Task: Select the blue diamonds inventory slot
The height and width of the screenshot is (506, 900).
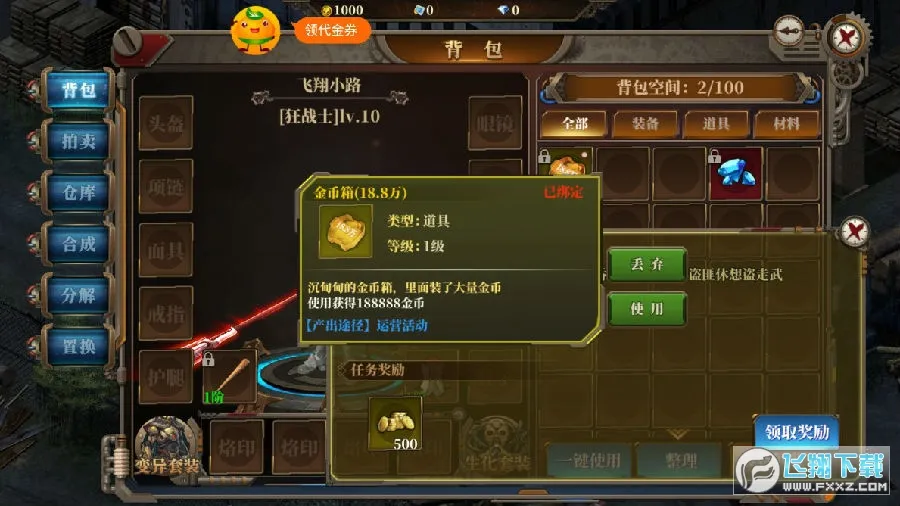Action: pos(736,173)
